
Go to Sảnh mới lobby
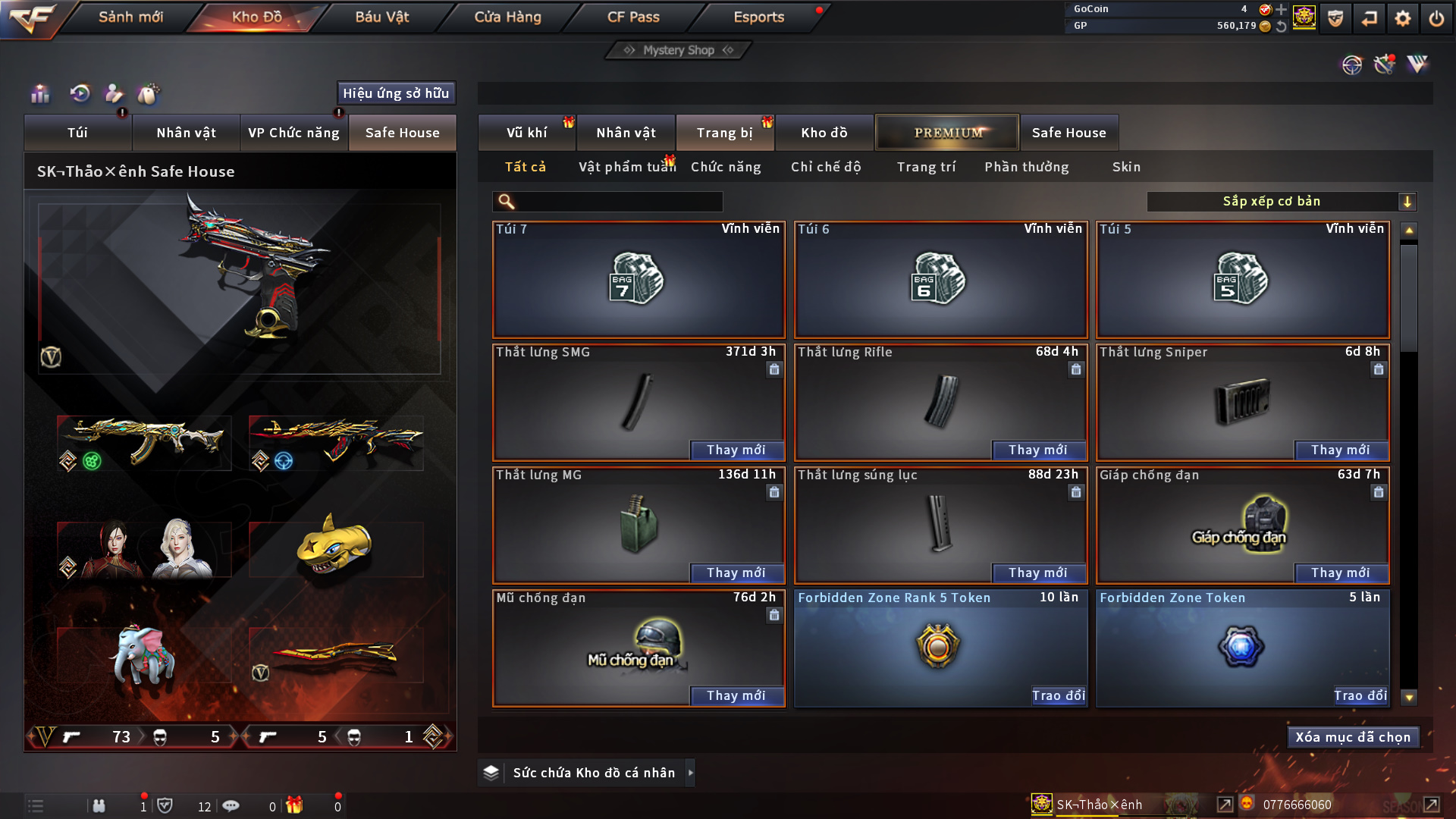tap(130, 17)
